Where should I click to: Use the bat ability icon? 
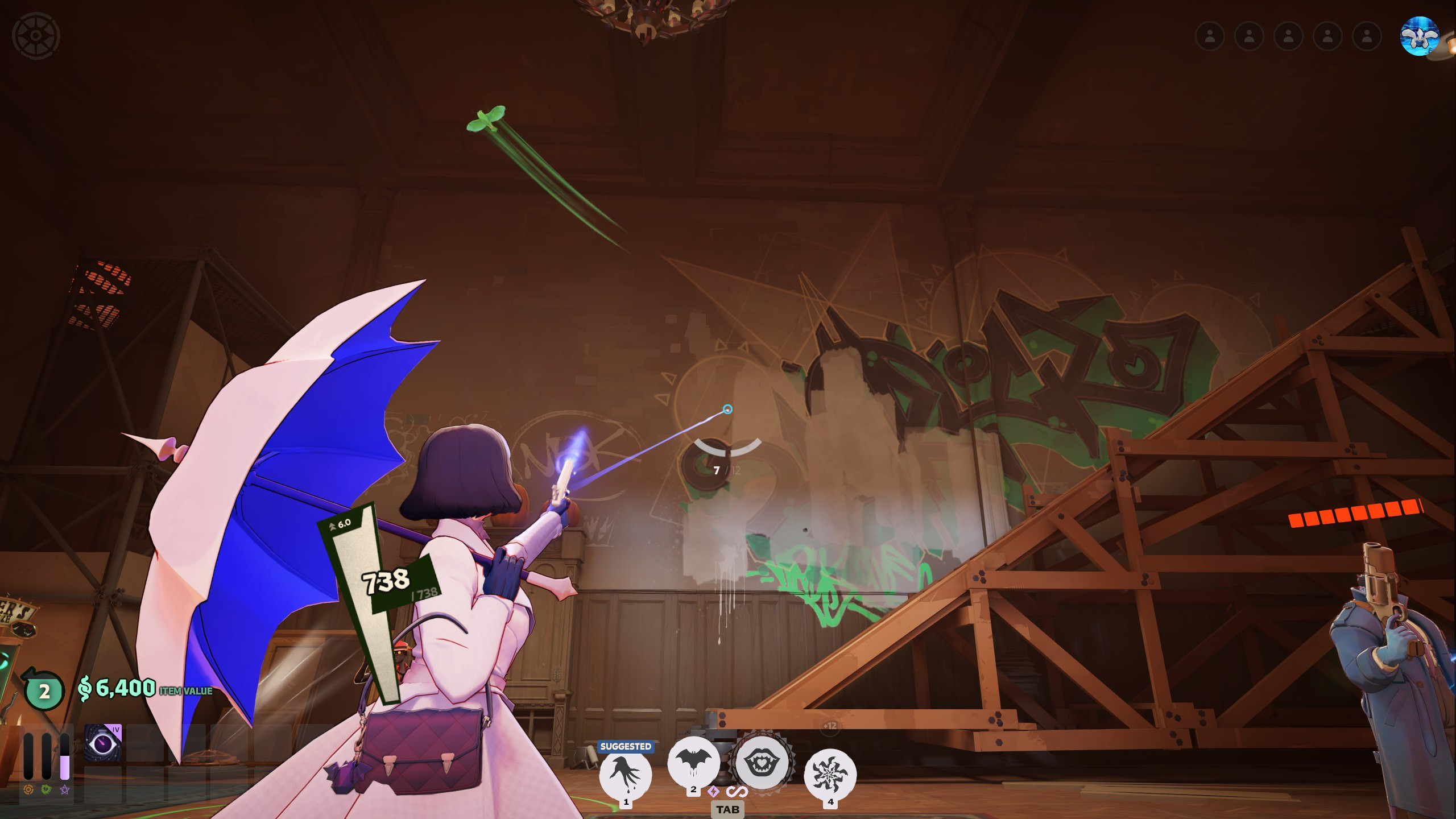pos(693,762)
